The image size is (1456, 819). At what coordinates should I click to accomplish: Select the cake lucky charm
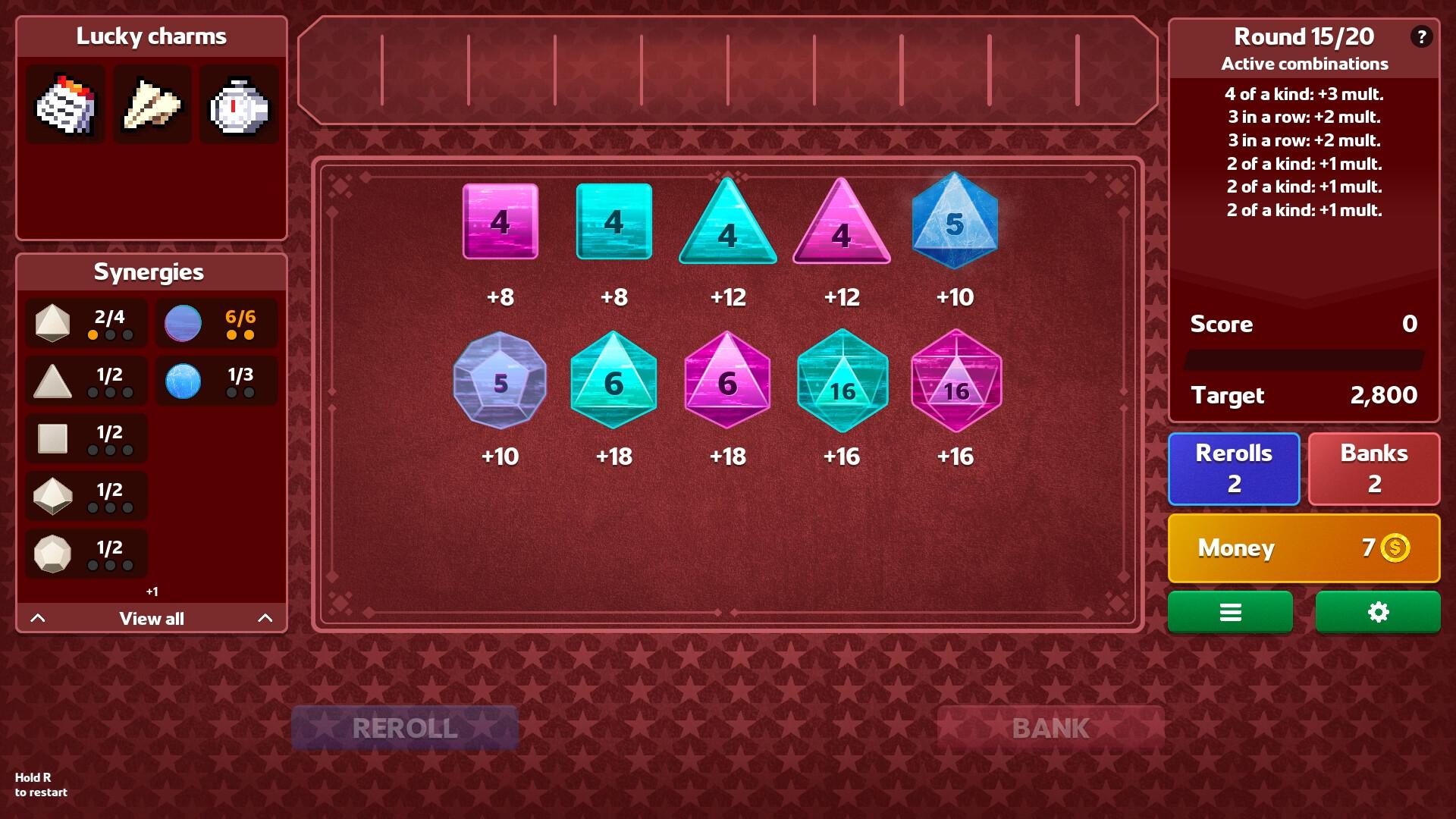pyautogui.click(x=64, y=104)
